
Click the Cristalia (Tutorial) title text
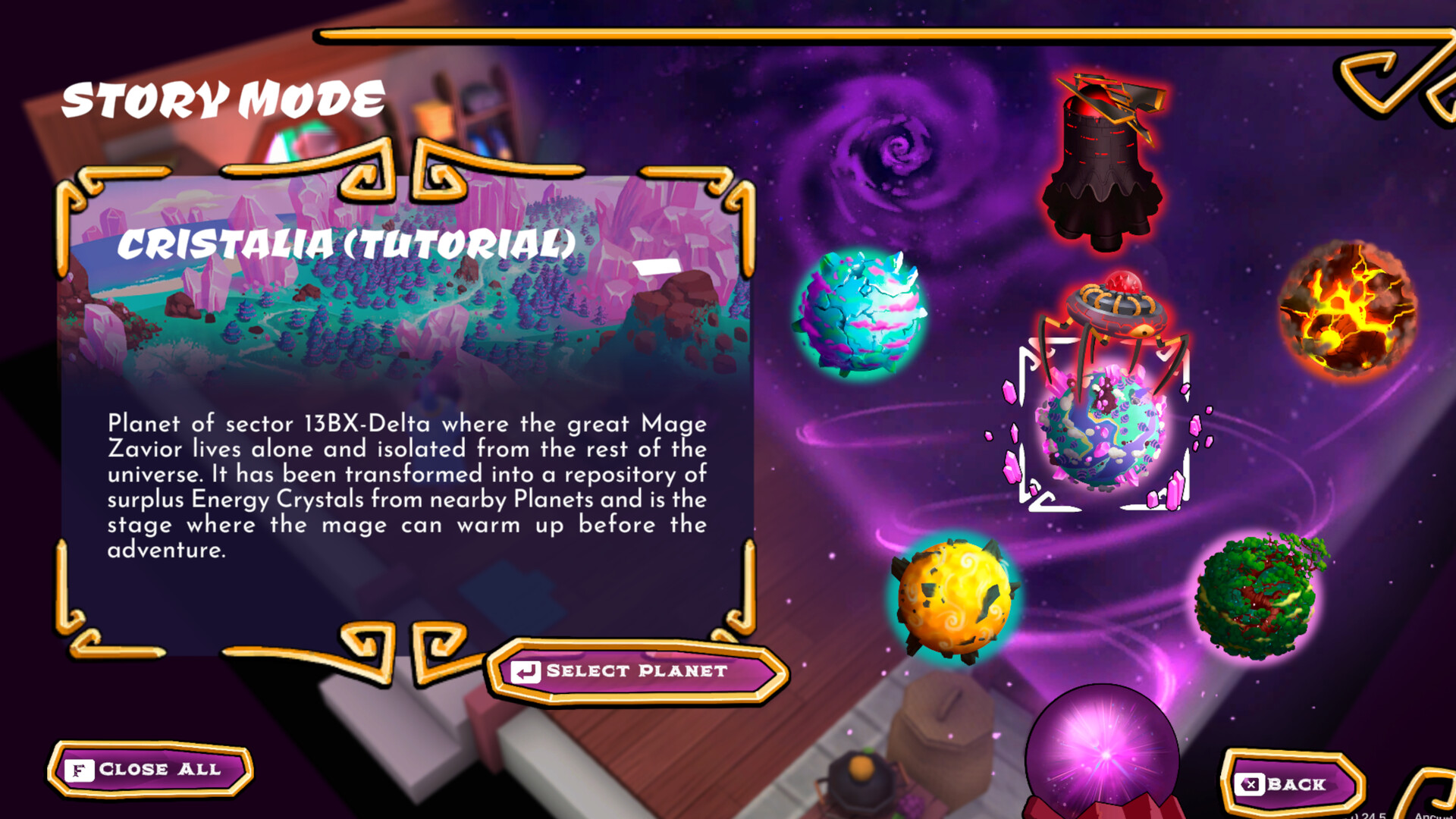tap(345, 244)
